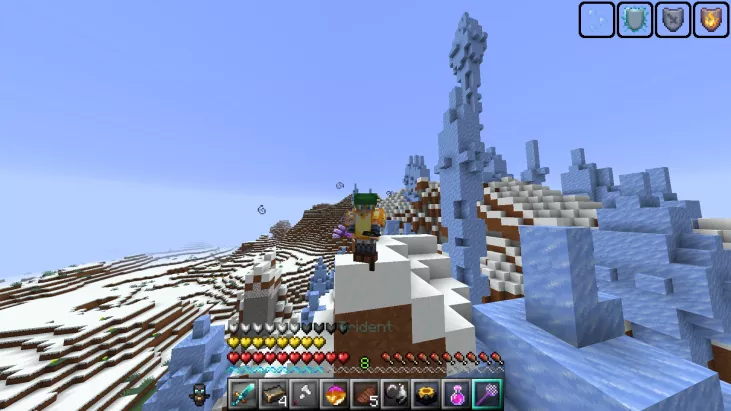Inspect the glowing teal shield effect icon
This screenshot has width=731, height=411.
pos(634,20)
